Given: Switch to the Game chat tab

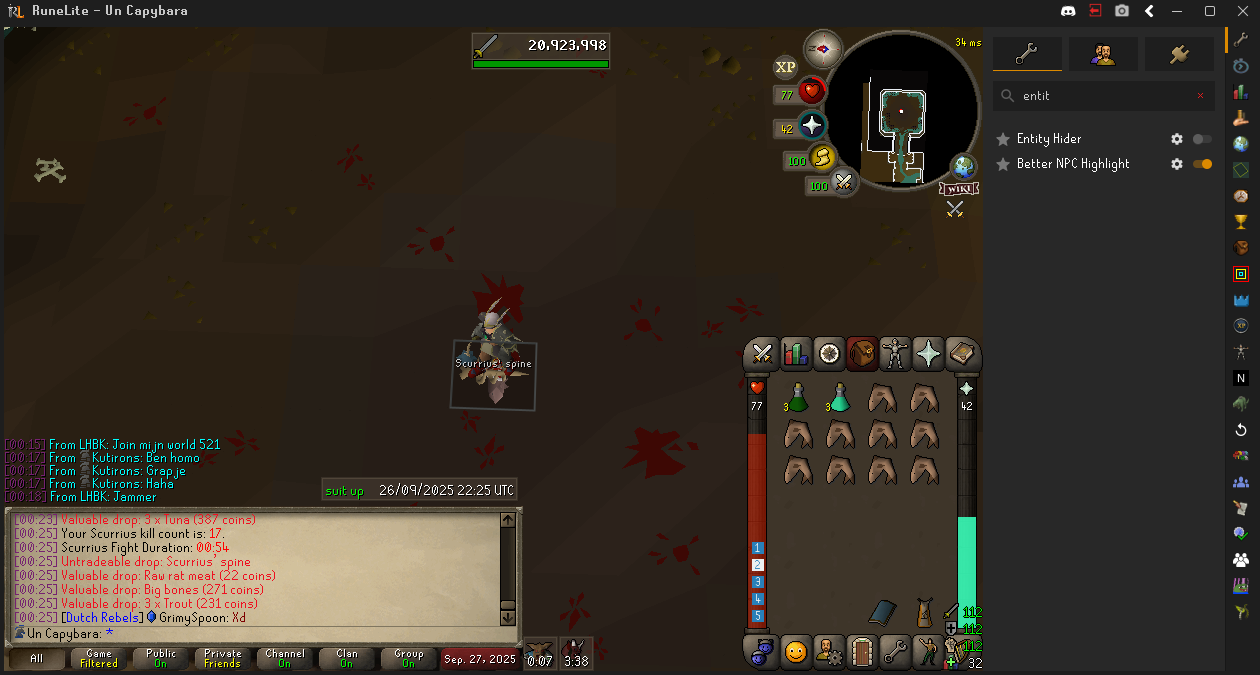Looking at the screenshot, I should coord(99,658).
